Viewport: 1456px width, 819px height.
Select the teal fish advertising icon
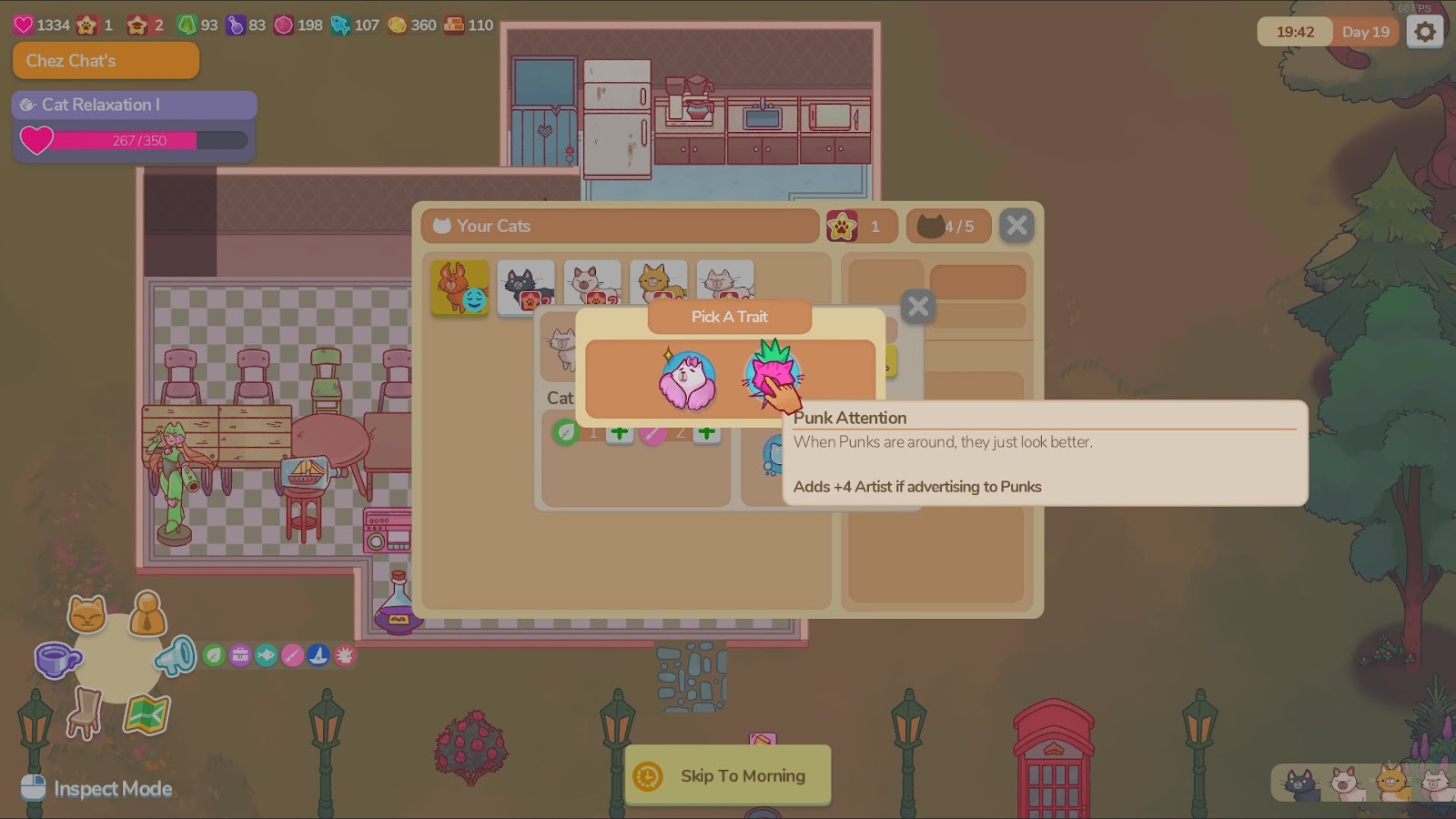tap(266, 655)
